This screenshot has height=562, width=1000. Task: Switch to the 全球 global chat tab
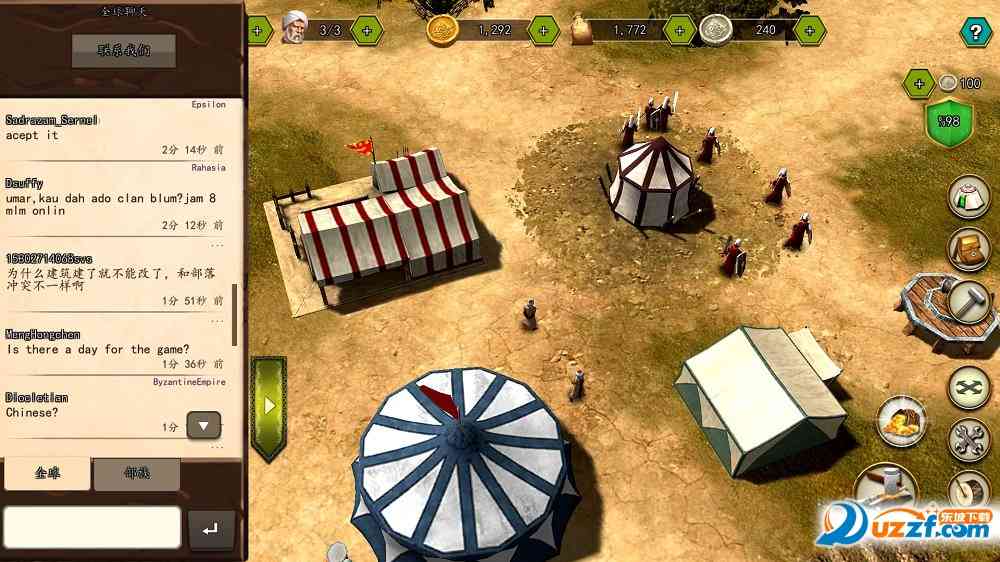click(47, 474)
